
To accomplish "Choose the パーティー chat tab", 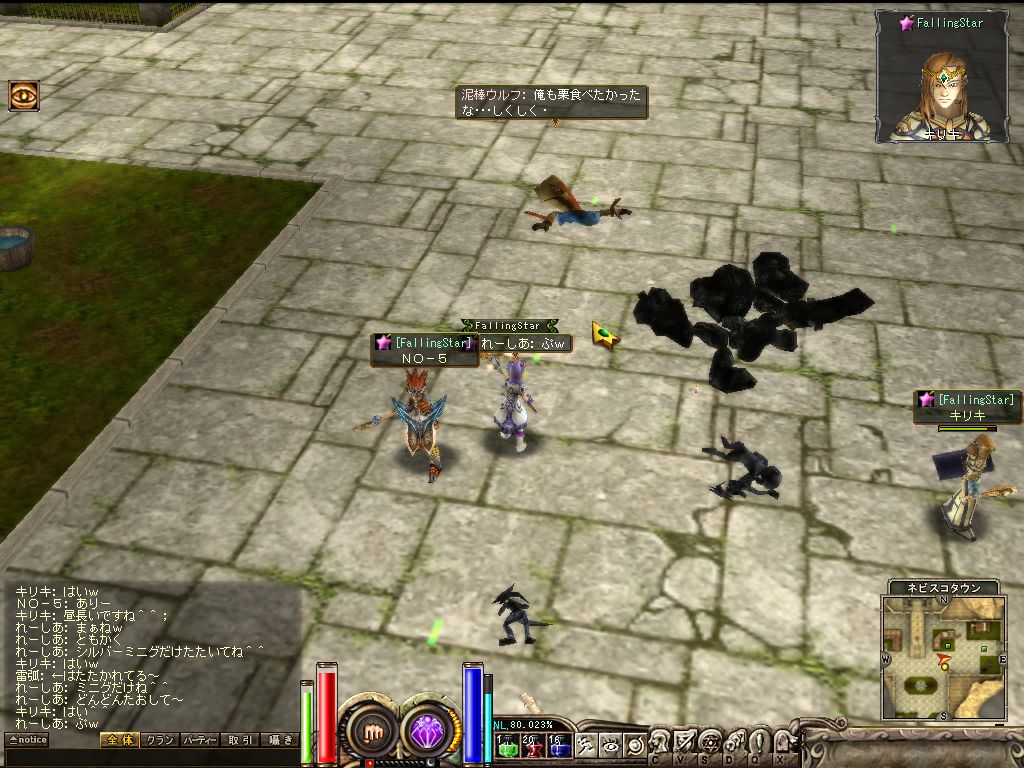I will [x=199, y=740].
